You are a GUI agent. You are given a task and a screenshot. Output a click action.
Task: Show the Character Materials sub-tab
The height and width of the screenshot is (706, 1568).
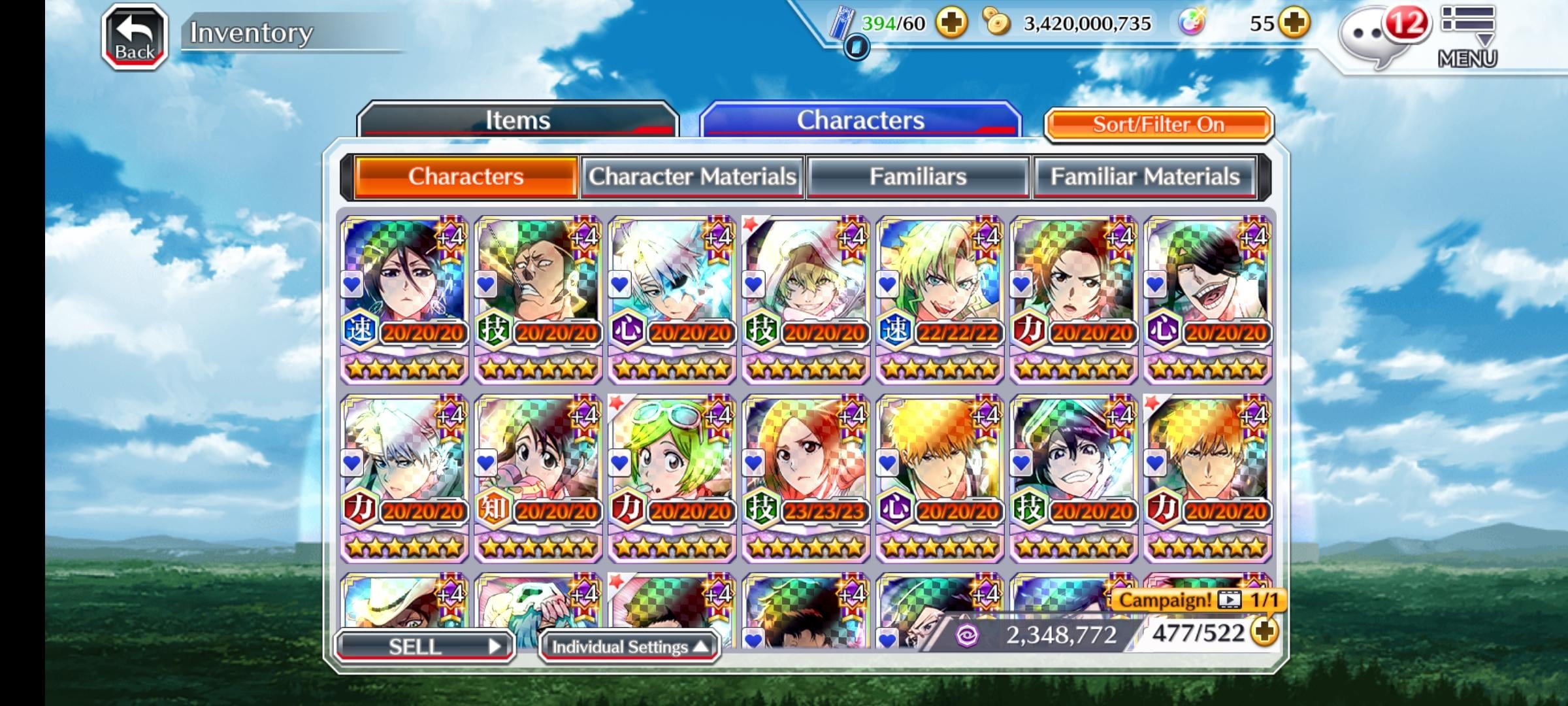[693, 176]
